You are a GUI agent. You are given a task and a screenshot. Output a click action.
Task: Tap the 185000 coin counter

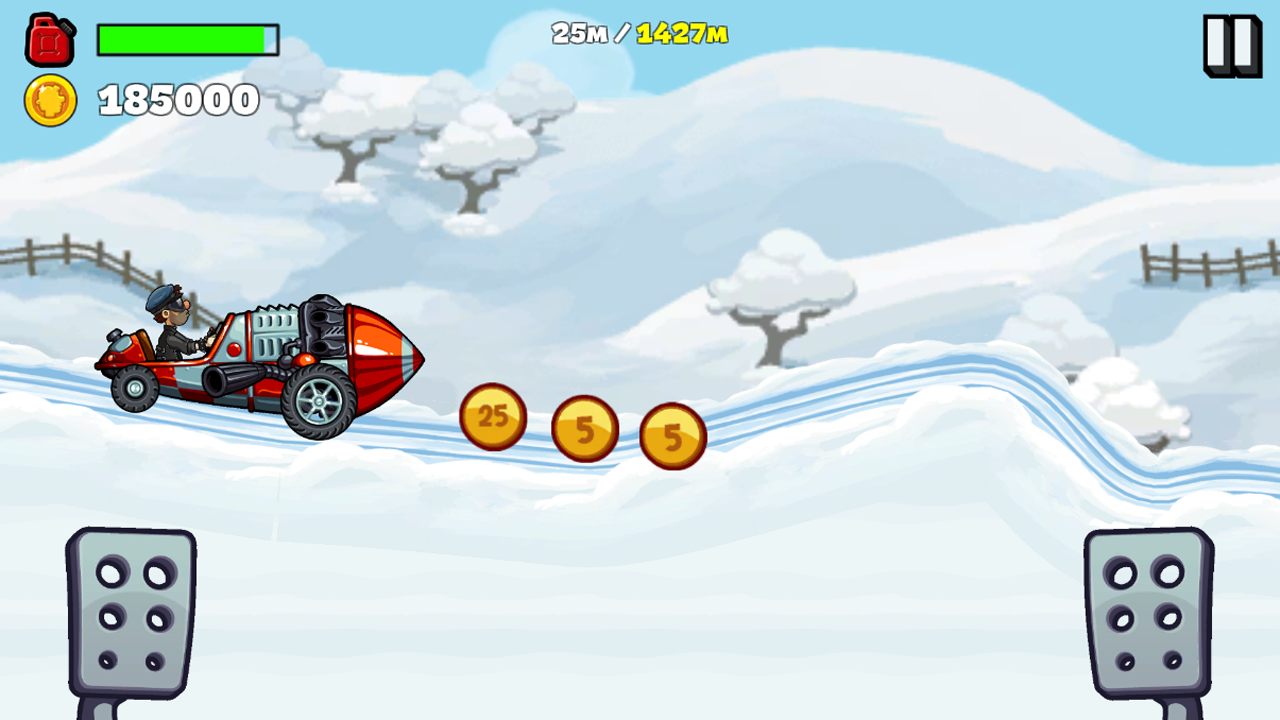178,100
